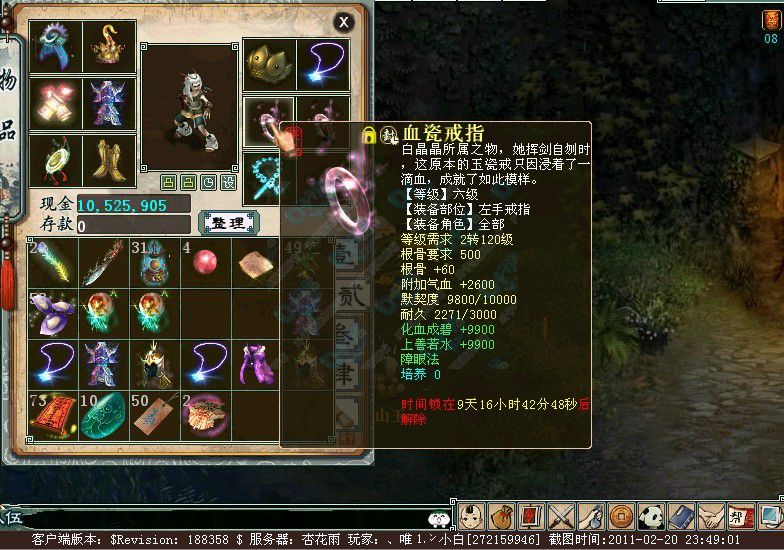The image size is (784, 550).
Task: Close the inventory window
Action: pos(343,22)
